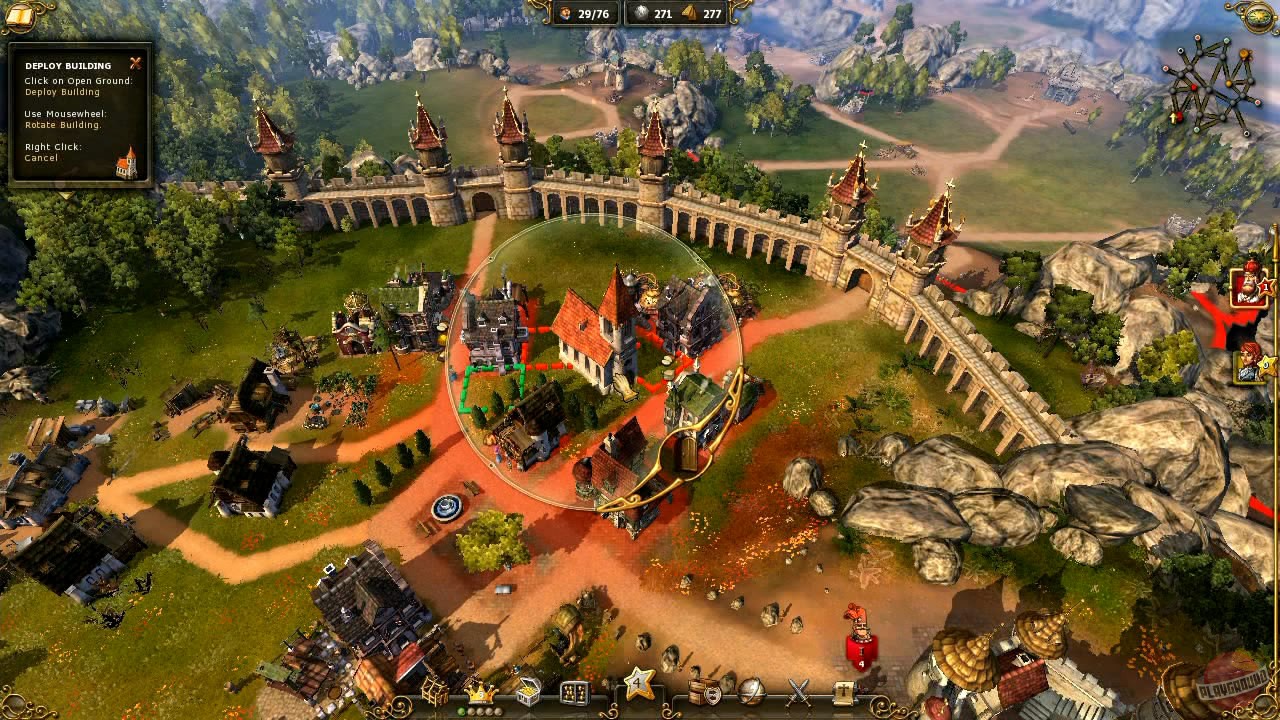Click the population icon showing 29/76
The height and width of the screenshot is (720, 1280).
tap(580, 15)
